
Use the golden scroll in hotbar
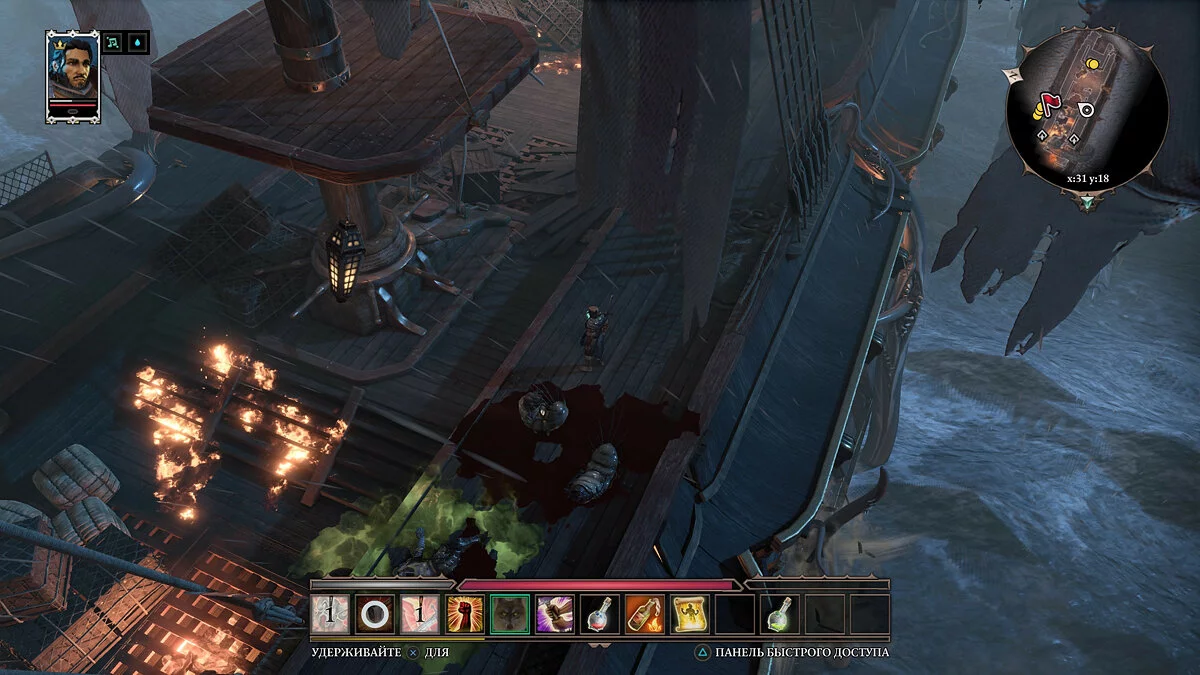tap(690, 614)
